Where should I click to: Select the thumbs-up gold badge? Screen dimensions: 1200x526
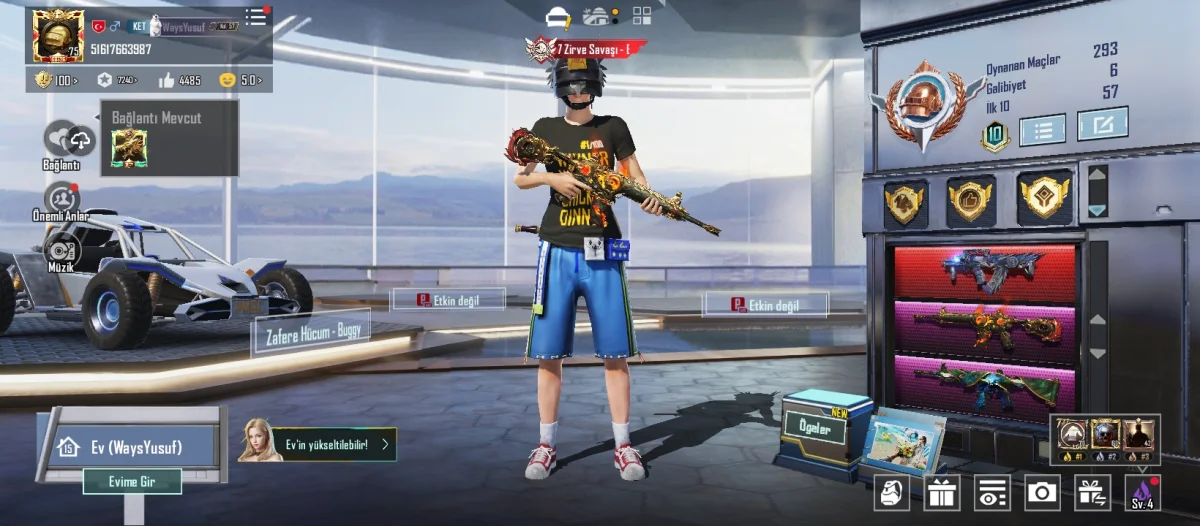pos(971,200)
